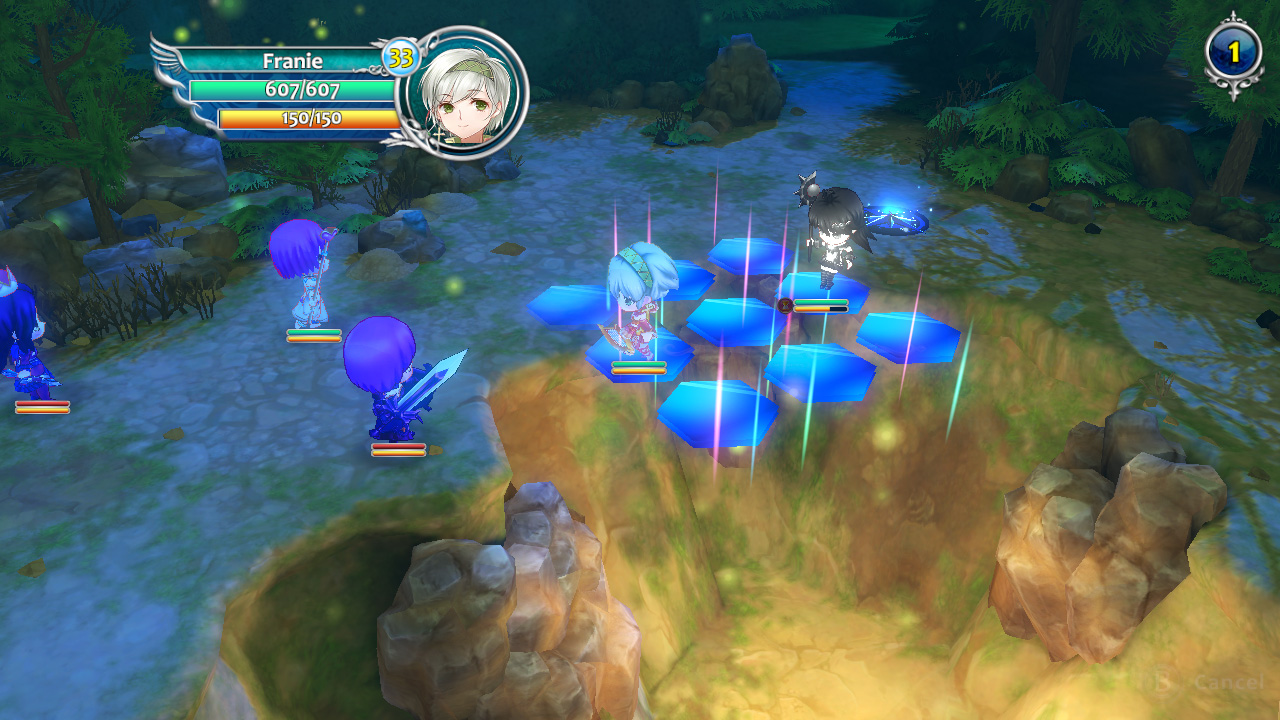Image resolution: width=1280 pixels, height=720 pixels.
Task: Click the white-haired archer heroine on the hex tiles
Action: pos(640,300)
